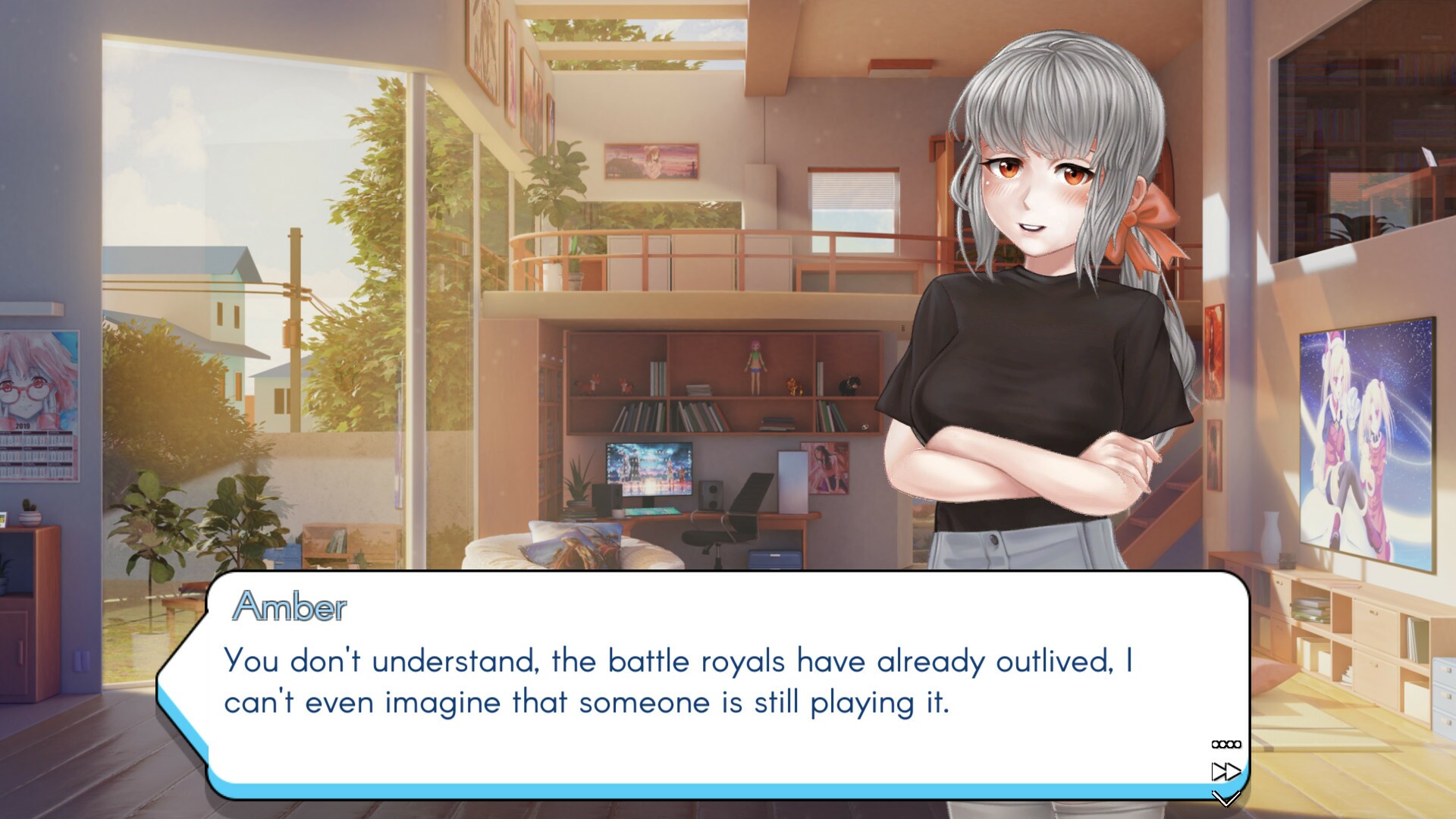Click the speaker next to the monitor
The width and height of the screenshot is (1456, 819).
coord(711,497)
